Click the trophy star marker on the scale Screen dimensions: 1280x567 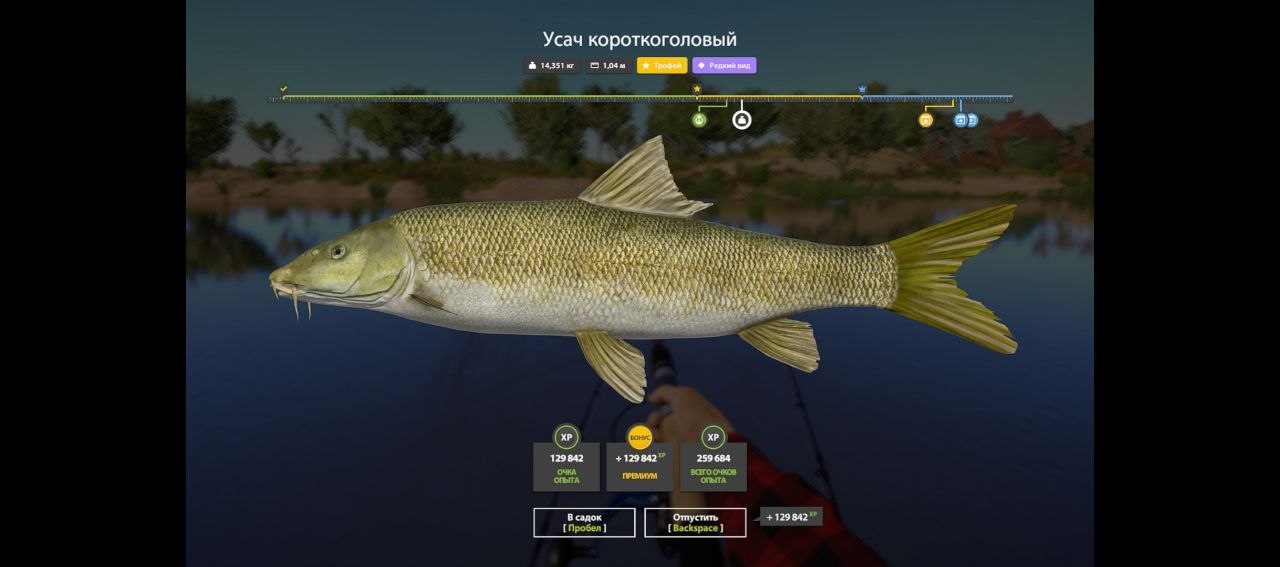pyautogui.click(x=697, y=89)
